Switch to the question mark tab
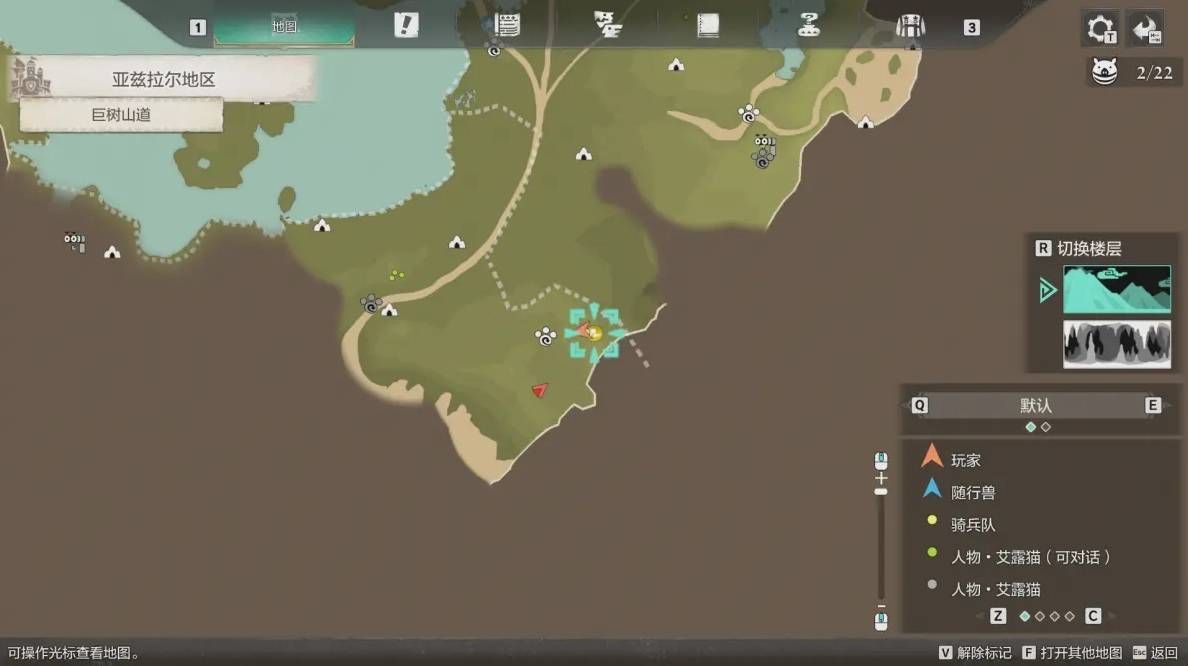Viewport: 1188px width, 666px height. [x=809, y=27]
